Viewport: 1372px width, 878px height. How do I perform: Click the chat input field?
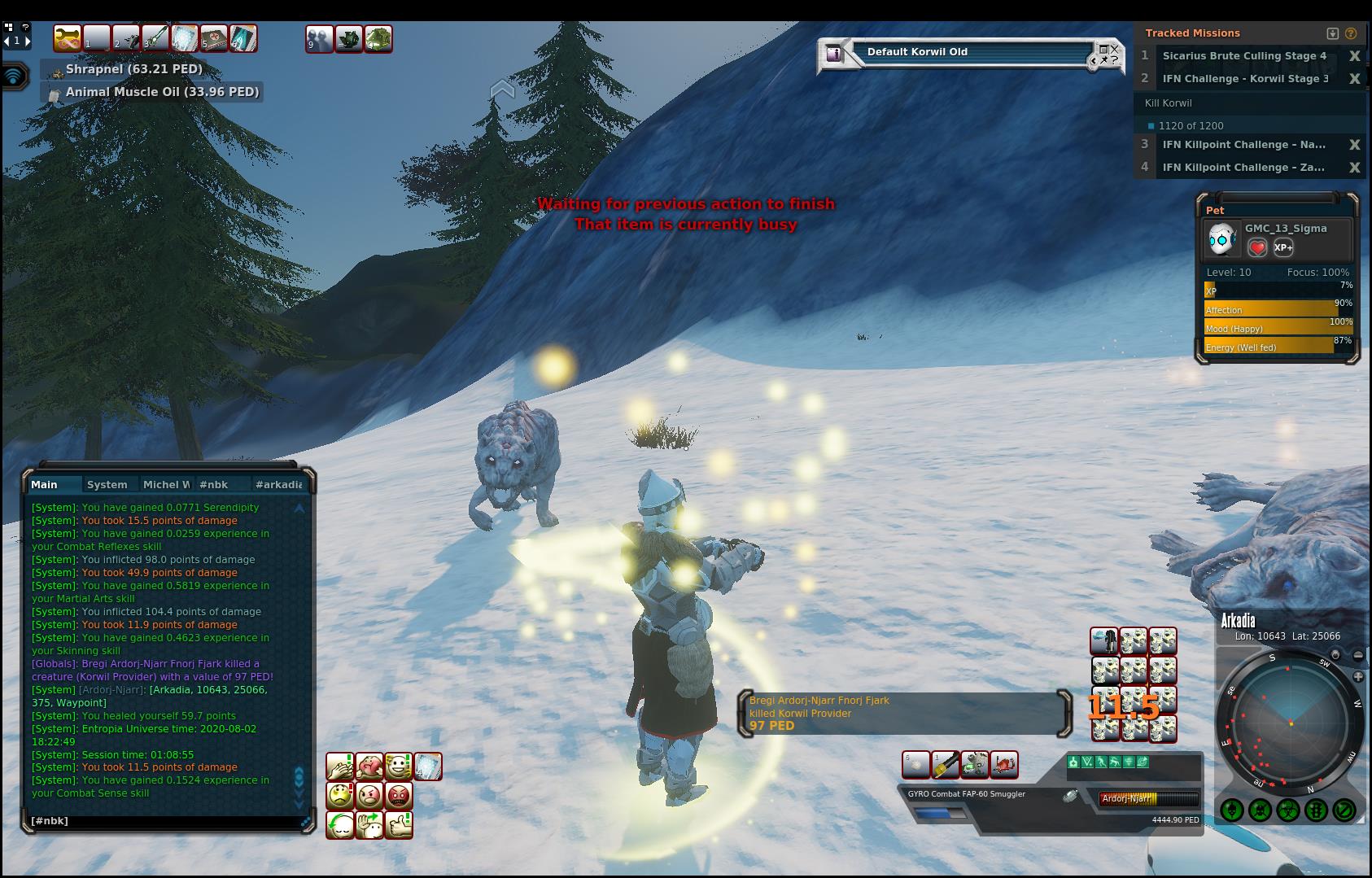(163, 821)
